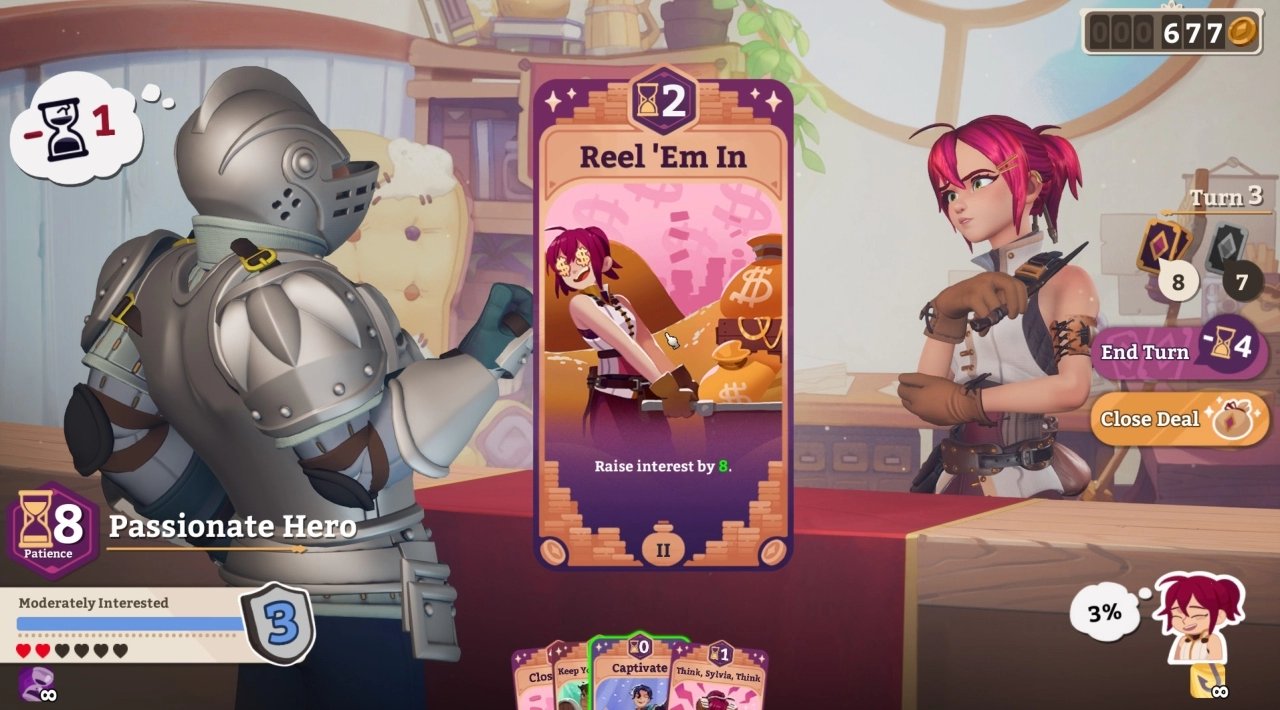Inspect the purple hourglass status effect icon
1280x710 pixels.
[33, 684]
